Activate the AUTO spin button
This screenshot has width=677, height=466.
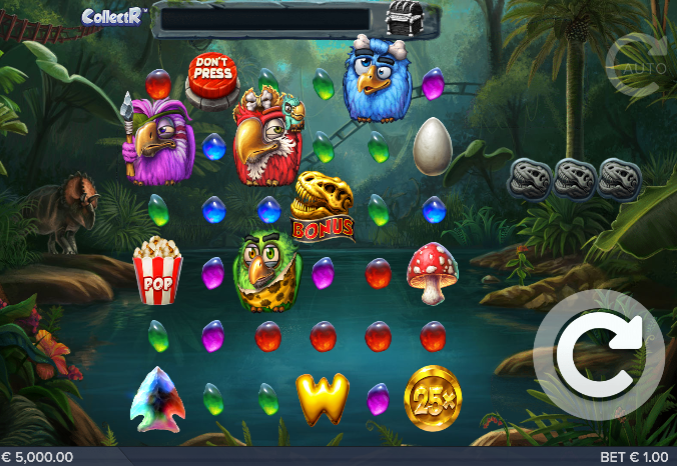point(636,65)
